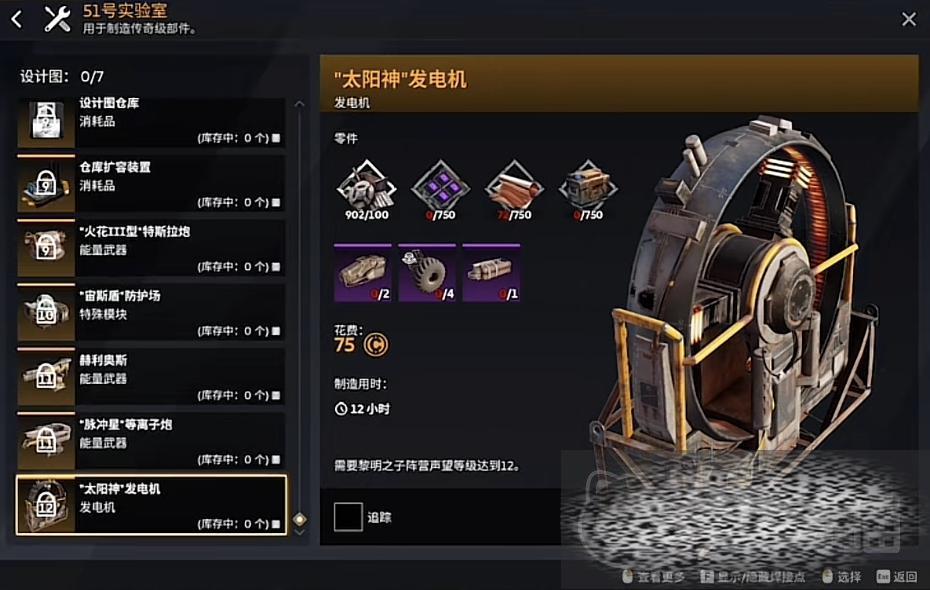Viewport: 930px width, 590px height.
Task: Click the orange coin icon beside cost 75
Action: (377, 345)
